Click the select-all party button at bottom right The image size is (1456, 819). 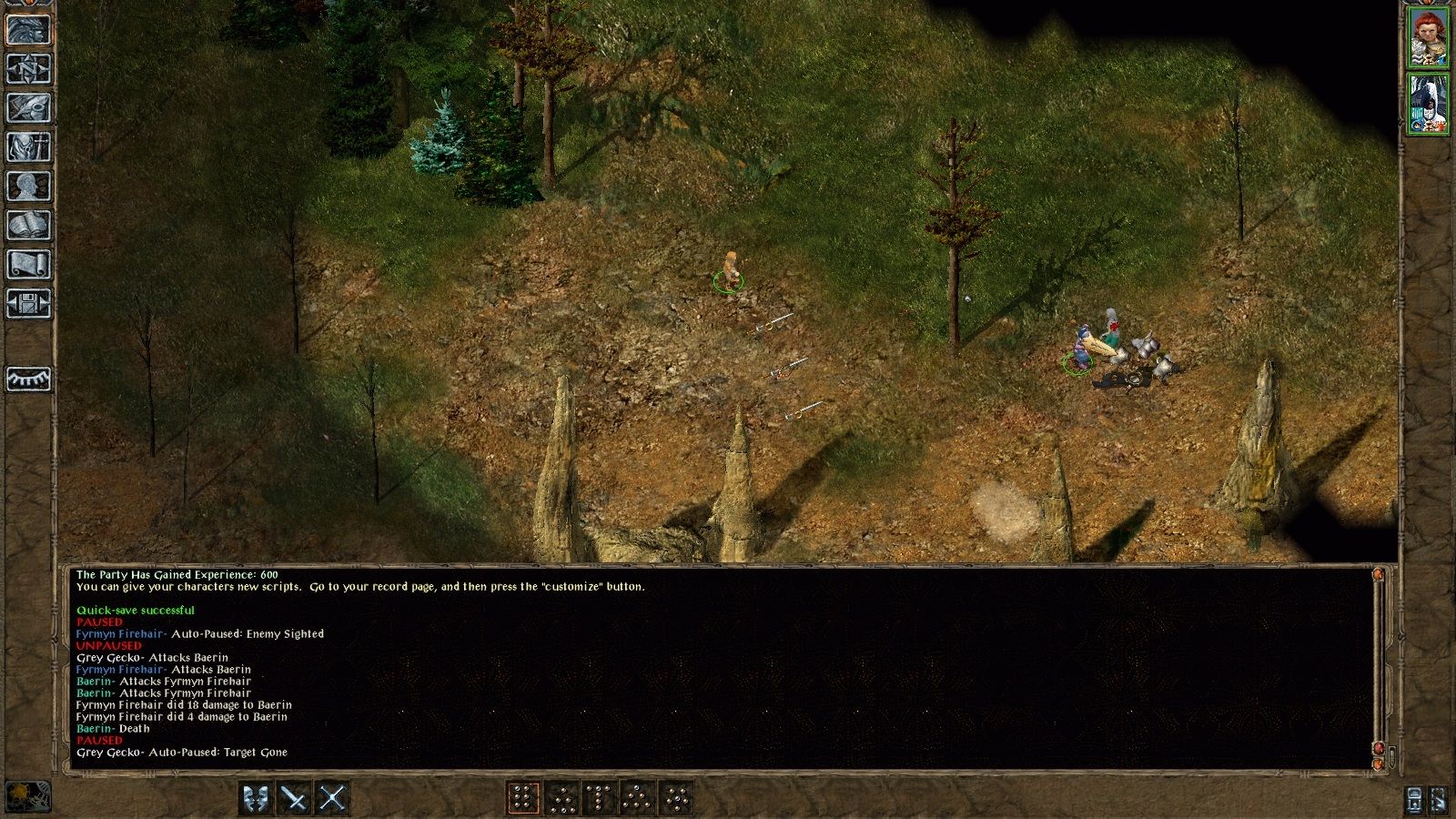click(1413, 798)
